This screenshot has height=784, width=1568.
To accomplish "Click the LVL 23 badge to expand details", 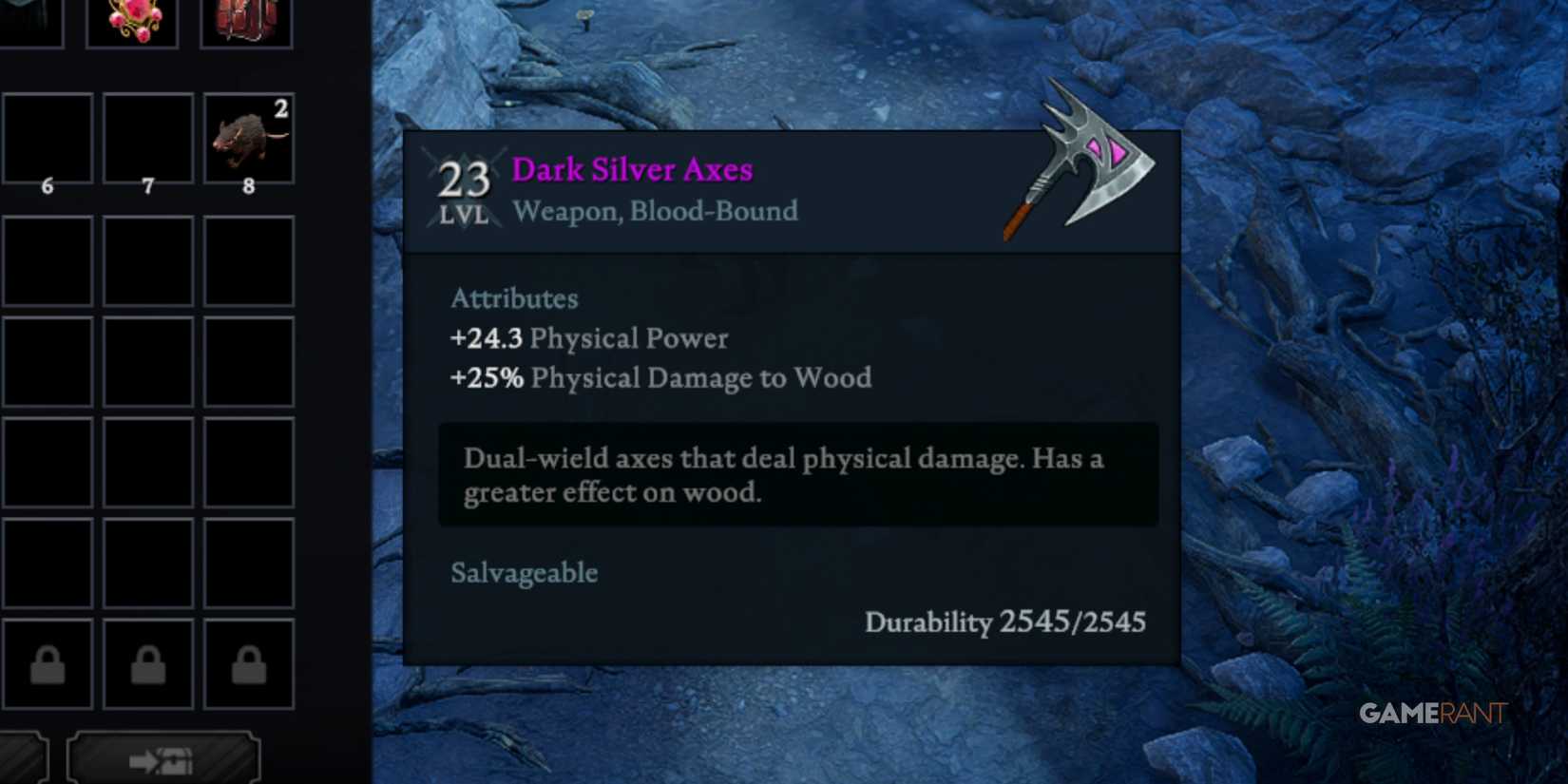I will [x=463, y=186].
